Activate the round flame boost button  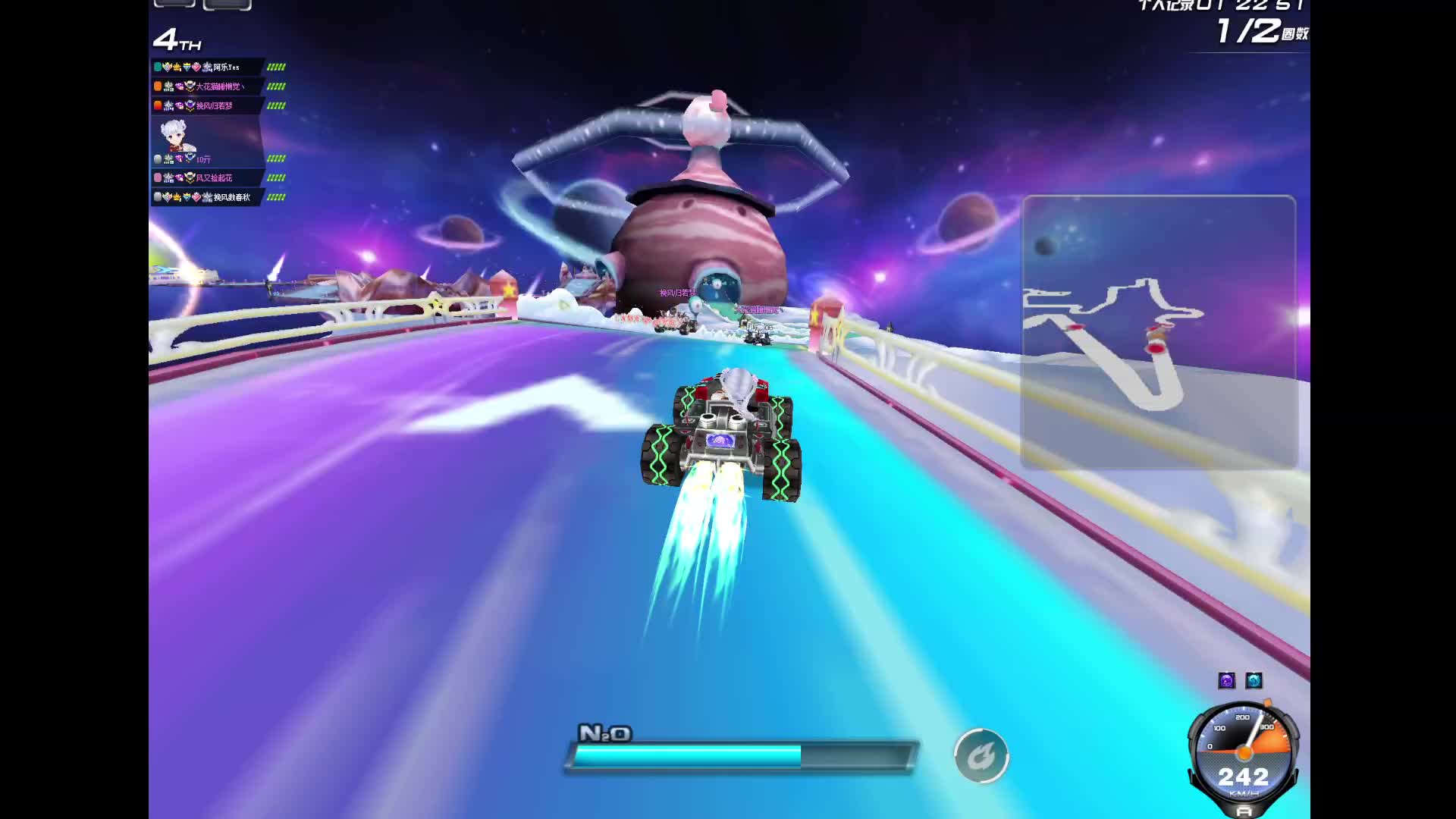981,755
